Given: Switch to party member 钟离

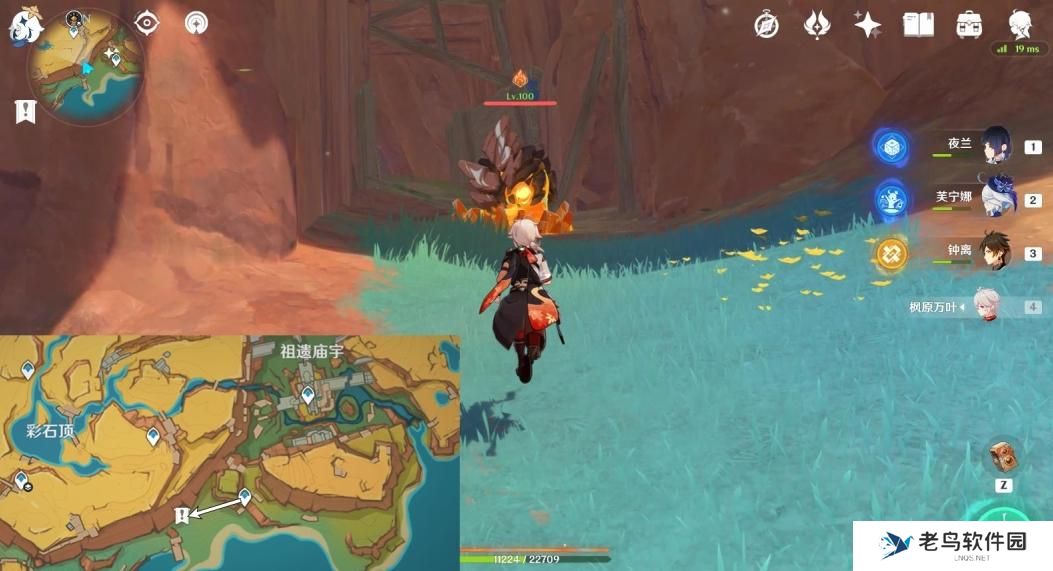Looking at the screenshot, I should 996,252.
